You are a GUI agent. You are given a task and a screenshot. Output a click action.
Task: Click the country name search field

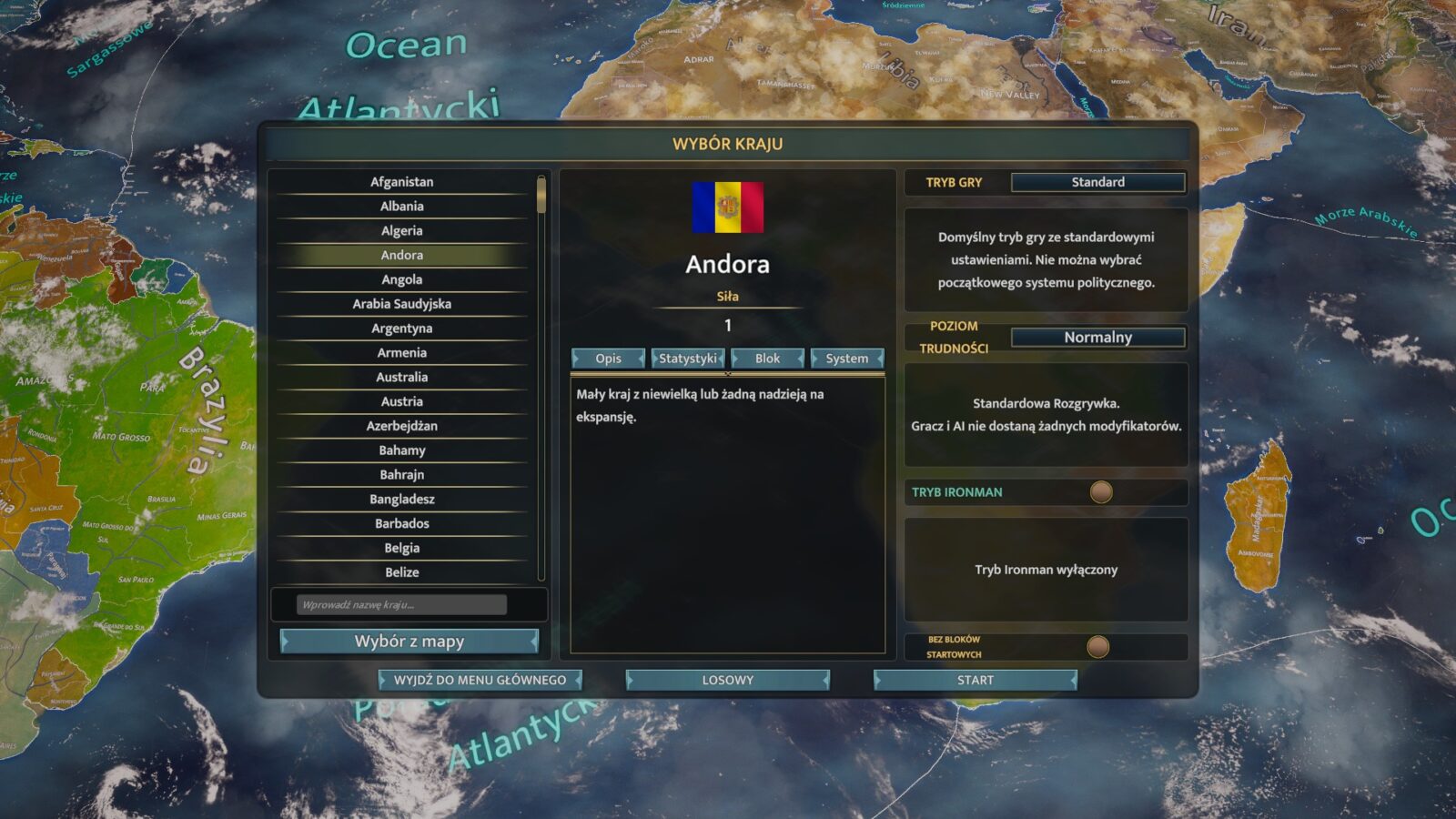[x=401, y=604]
